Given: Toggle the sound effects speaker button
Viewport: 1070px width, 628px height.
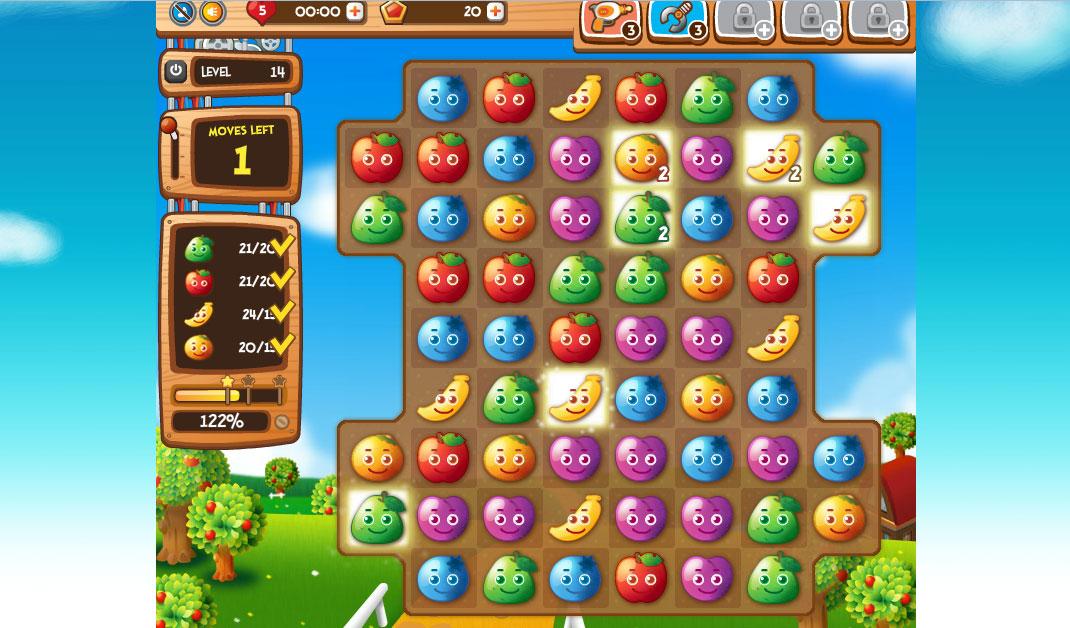Looking at the screenshot, I should pos(212,12).
